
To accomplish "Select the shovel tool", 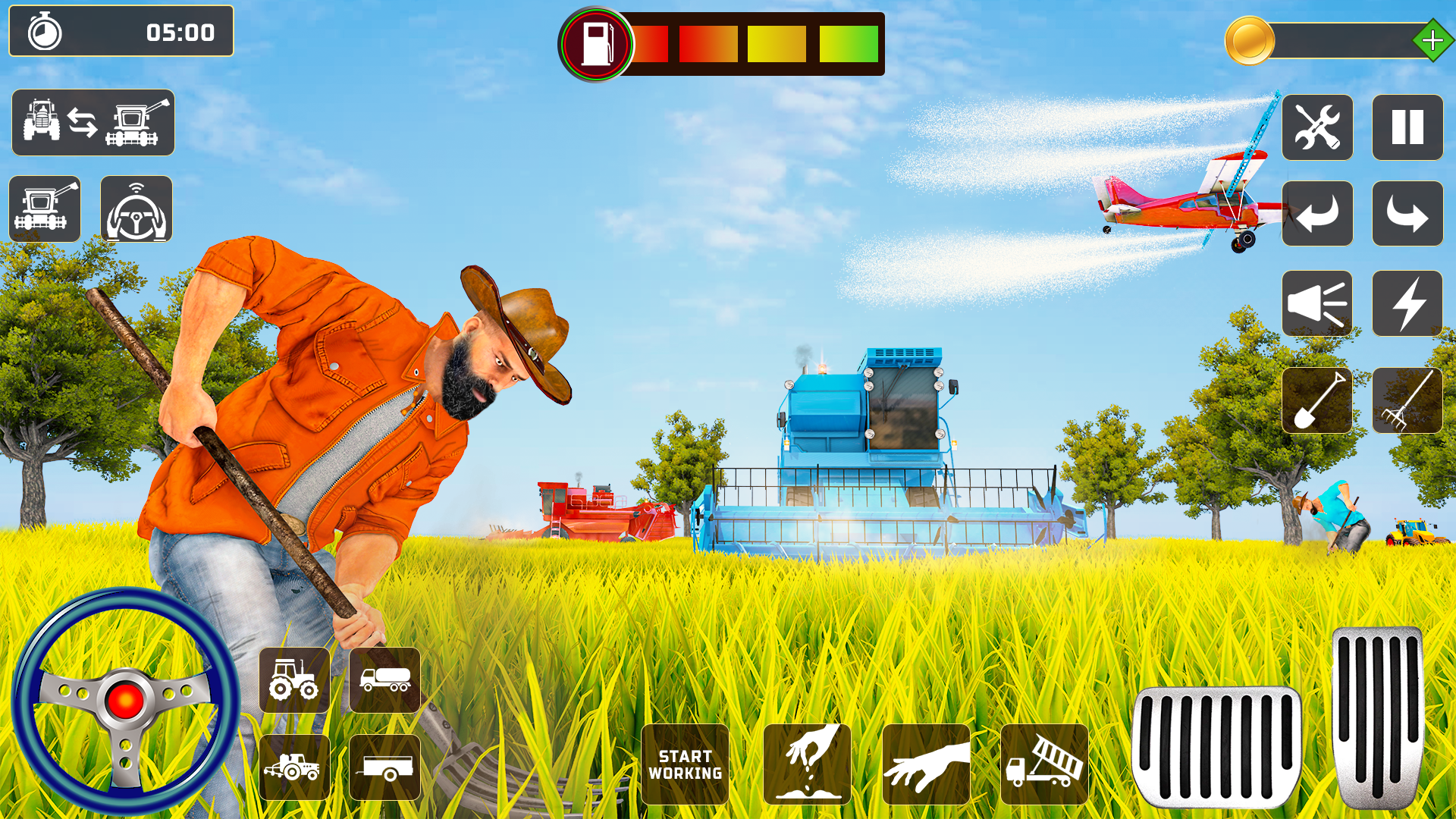I will [x=1318, y=401].
